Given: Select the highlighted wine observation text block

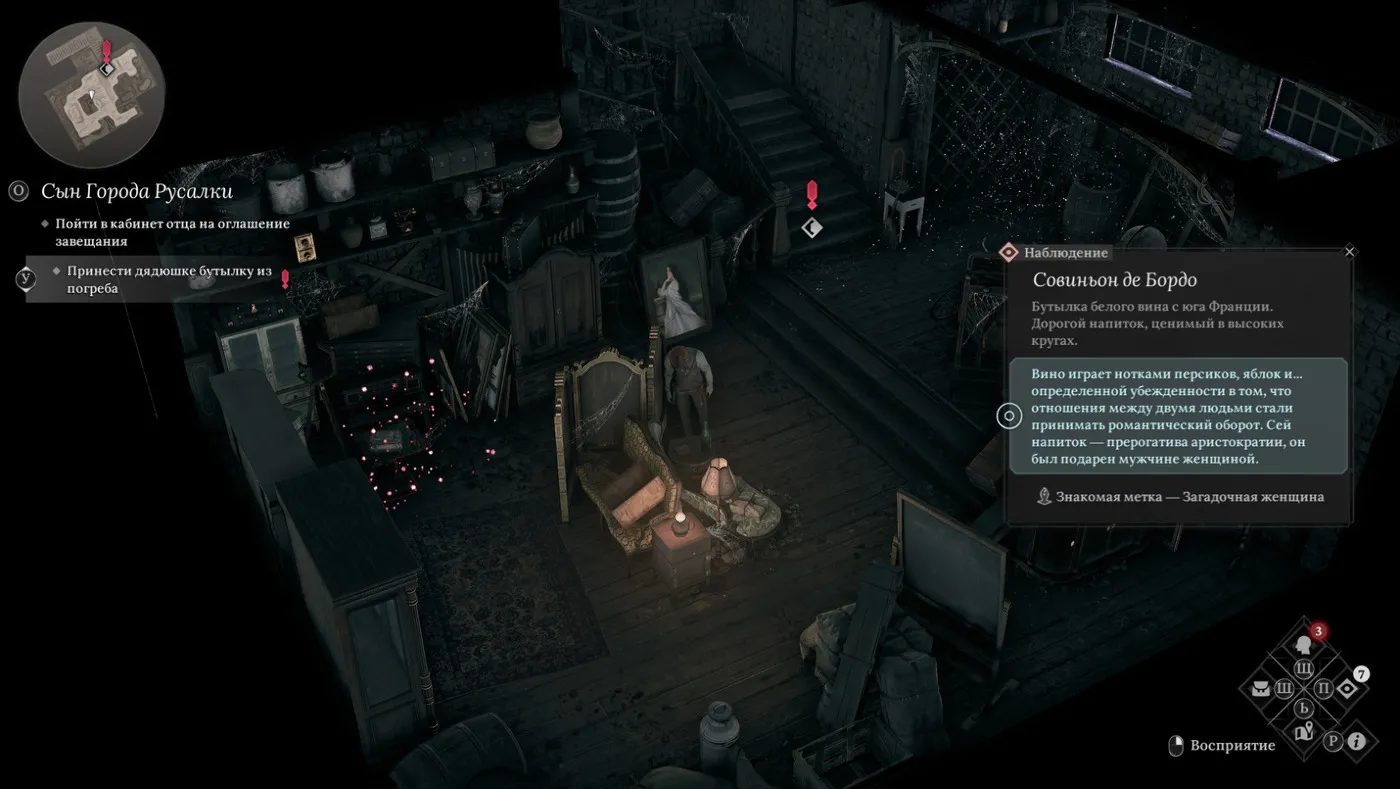Looking at the screenshot, I should tap(1178, 416).
